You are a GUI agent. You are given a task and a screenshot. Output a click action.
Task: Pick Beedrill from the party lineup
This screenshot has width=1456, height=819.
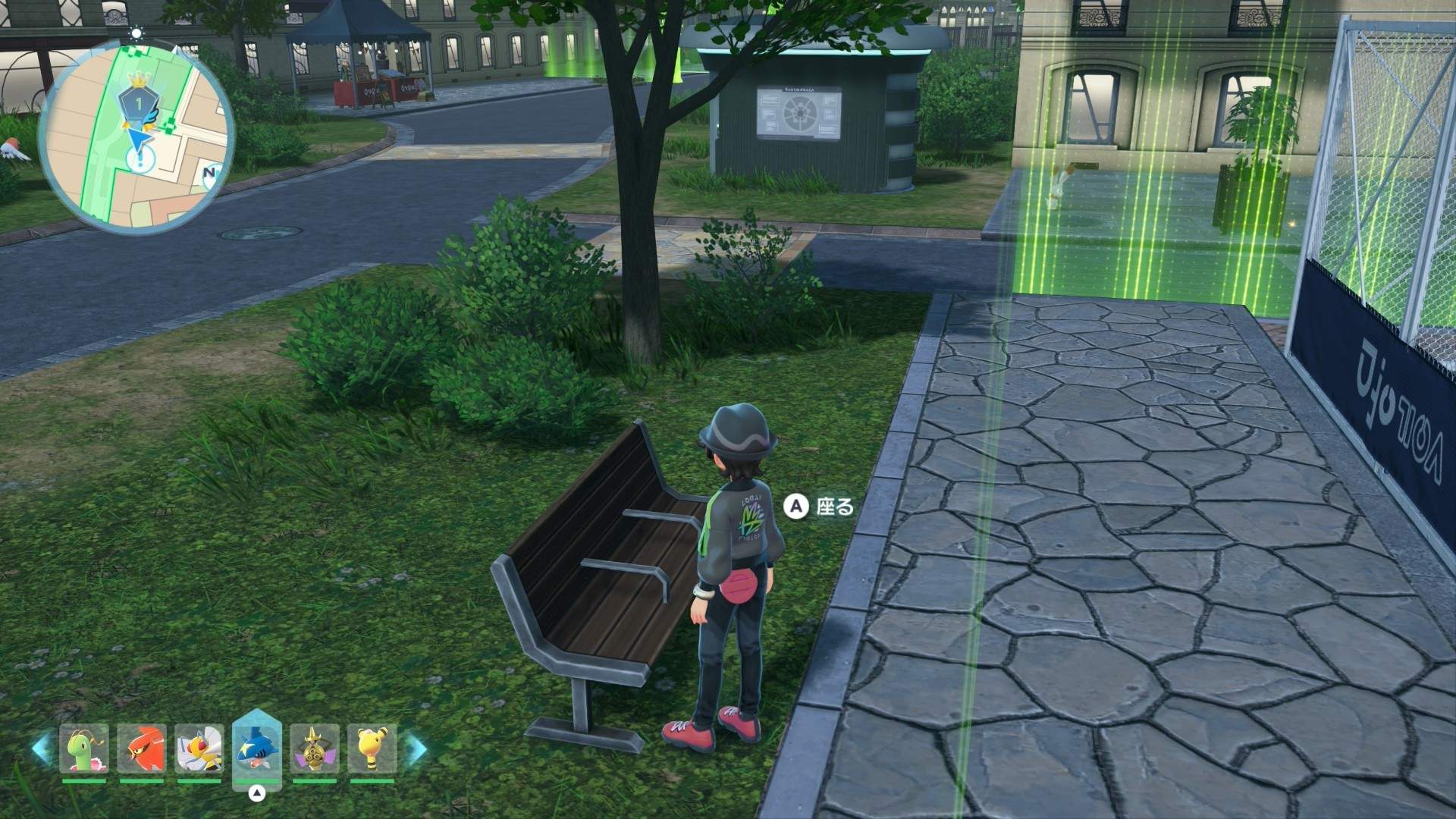pyautogui.click(x=199, y=748)
